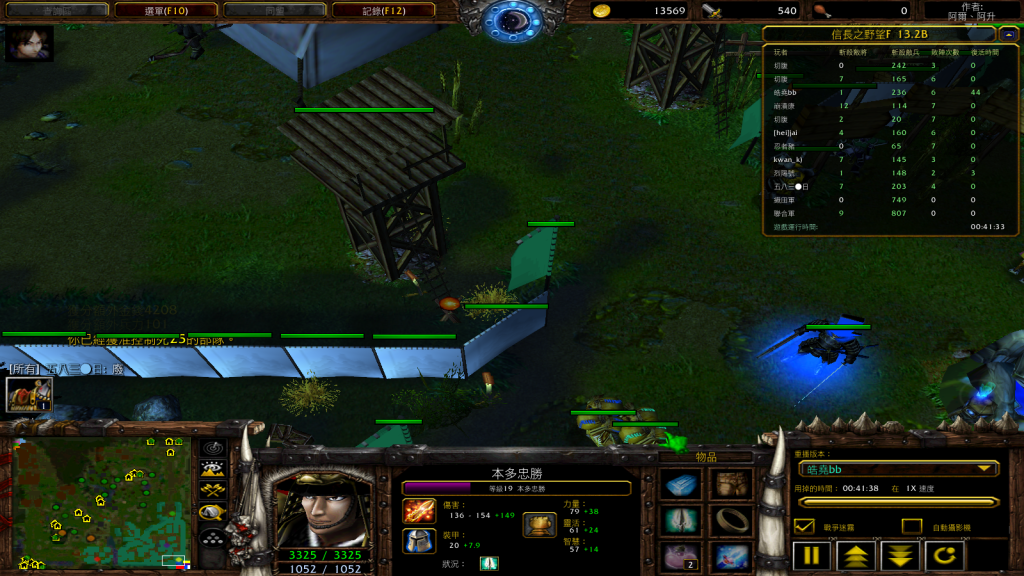The height and width of the screenshot is (576, 1024).
Task: Enable the 自動攝影機 auto camera checkbox
Action: pos(911,526)
